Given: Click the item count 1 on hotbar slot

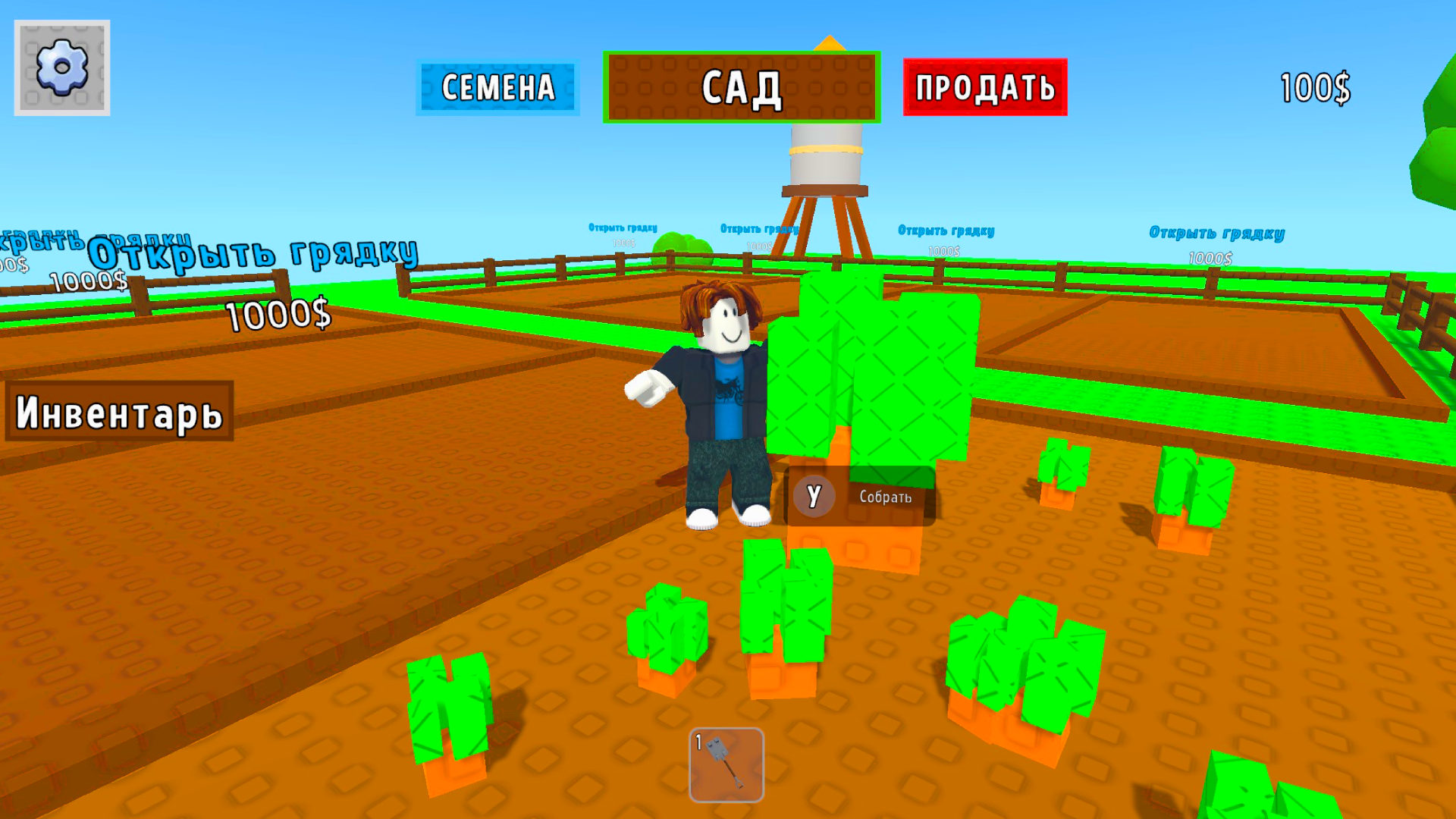Looking at the screenshot, I should [x=698, y=743].
